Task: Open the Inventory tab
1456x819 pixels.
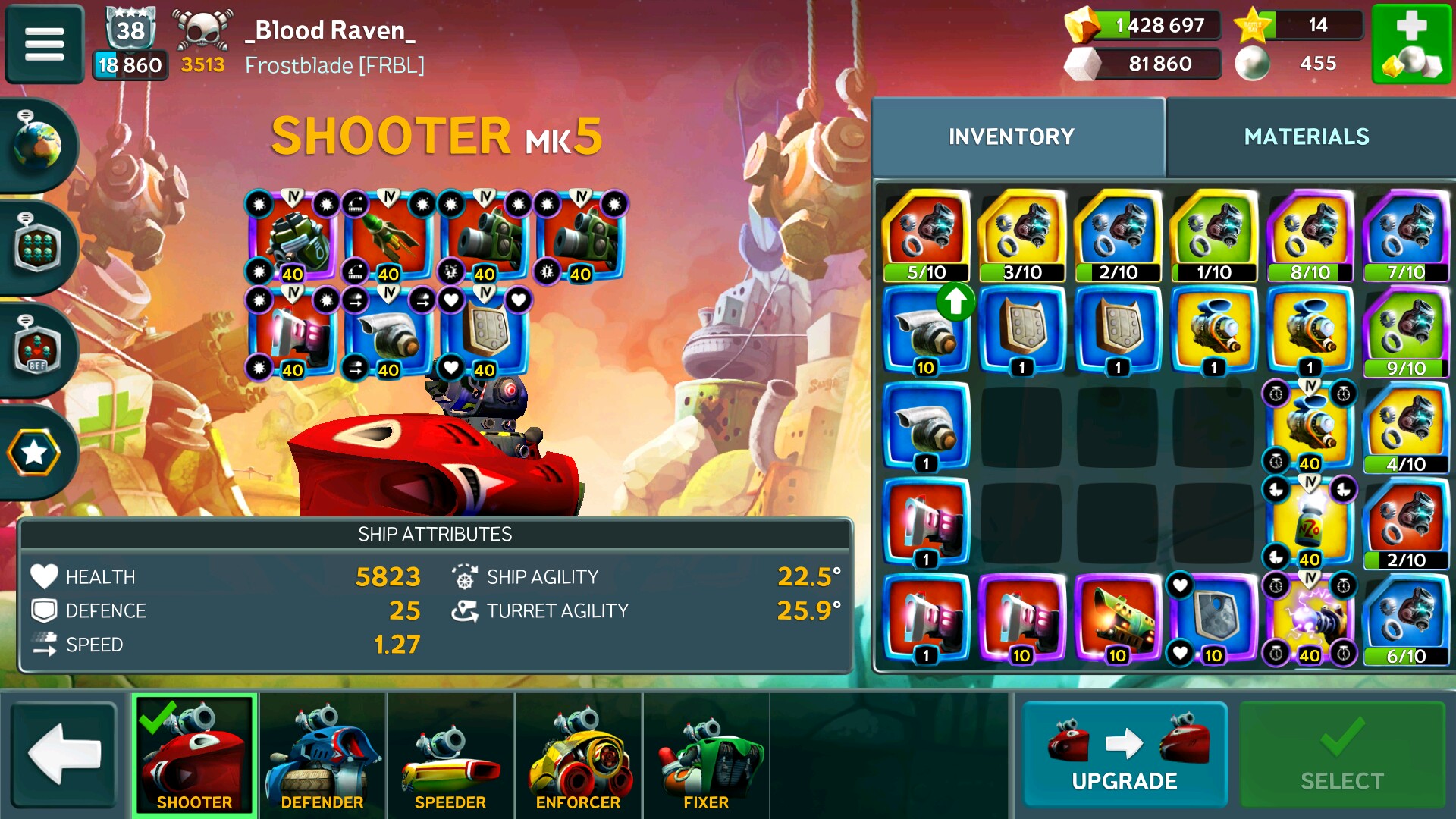Action: tap(1011, 136)
